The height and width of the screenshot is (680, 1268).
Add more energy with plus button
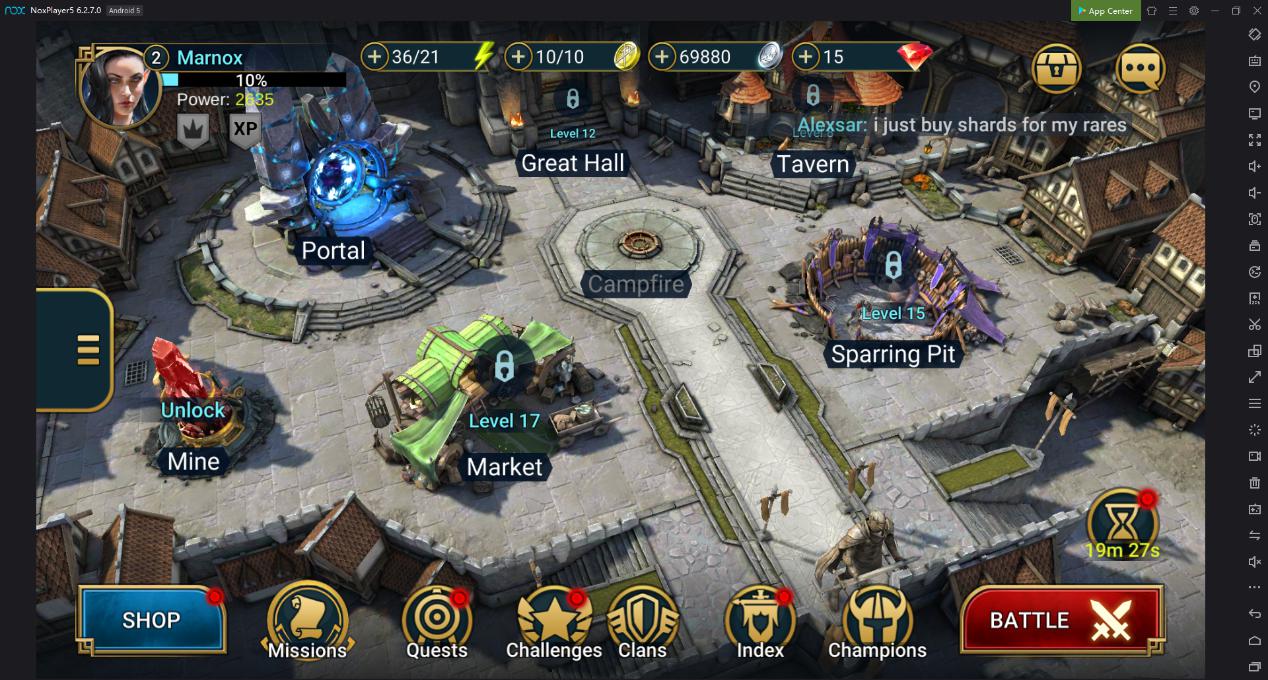[x=375, y=57]
